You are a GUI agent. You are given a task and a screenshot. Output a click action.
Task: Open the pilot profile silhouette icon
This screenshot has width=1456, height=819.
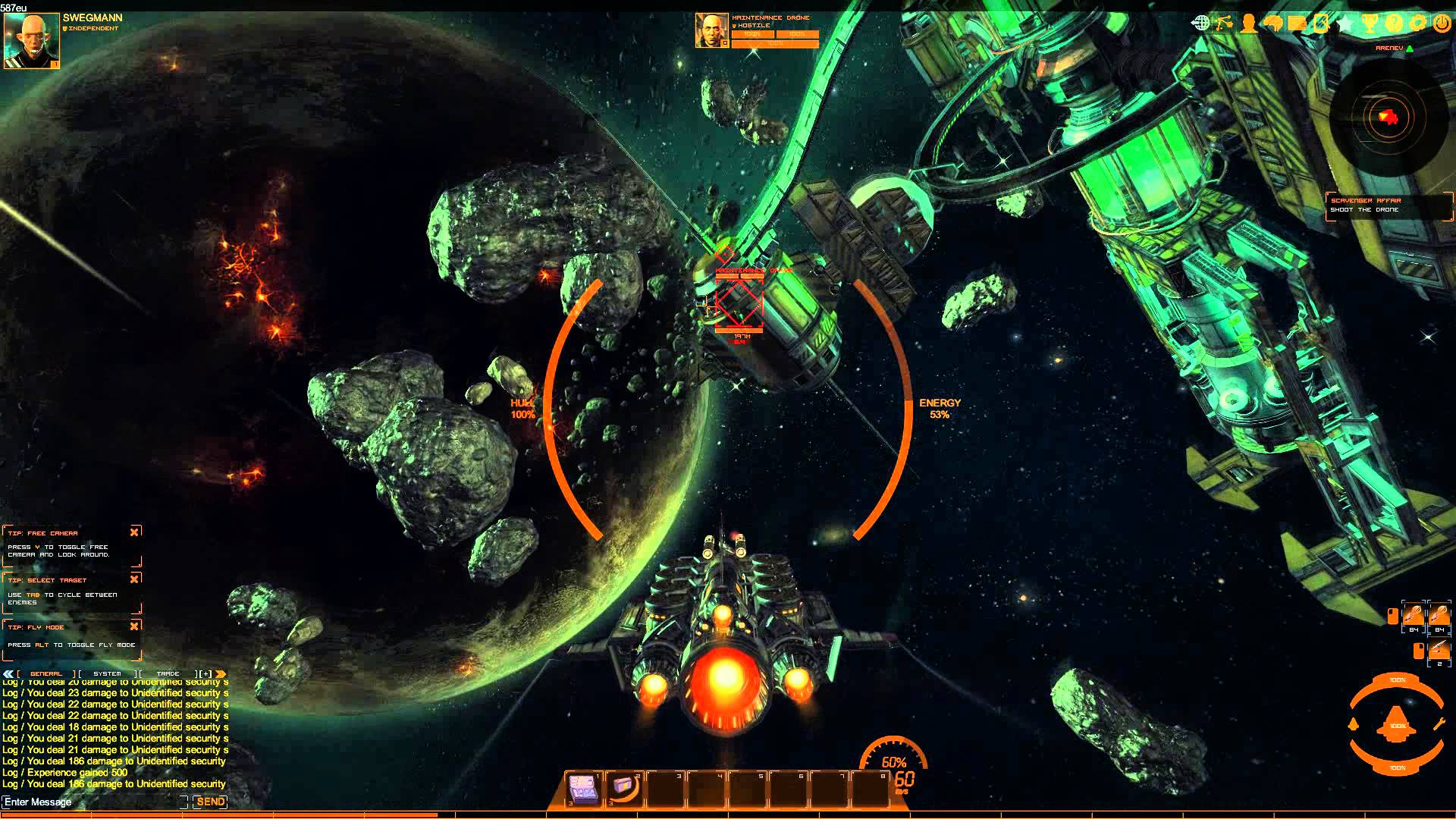1248,24
